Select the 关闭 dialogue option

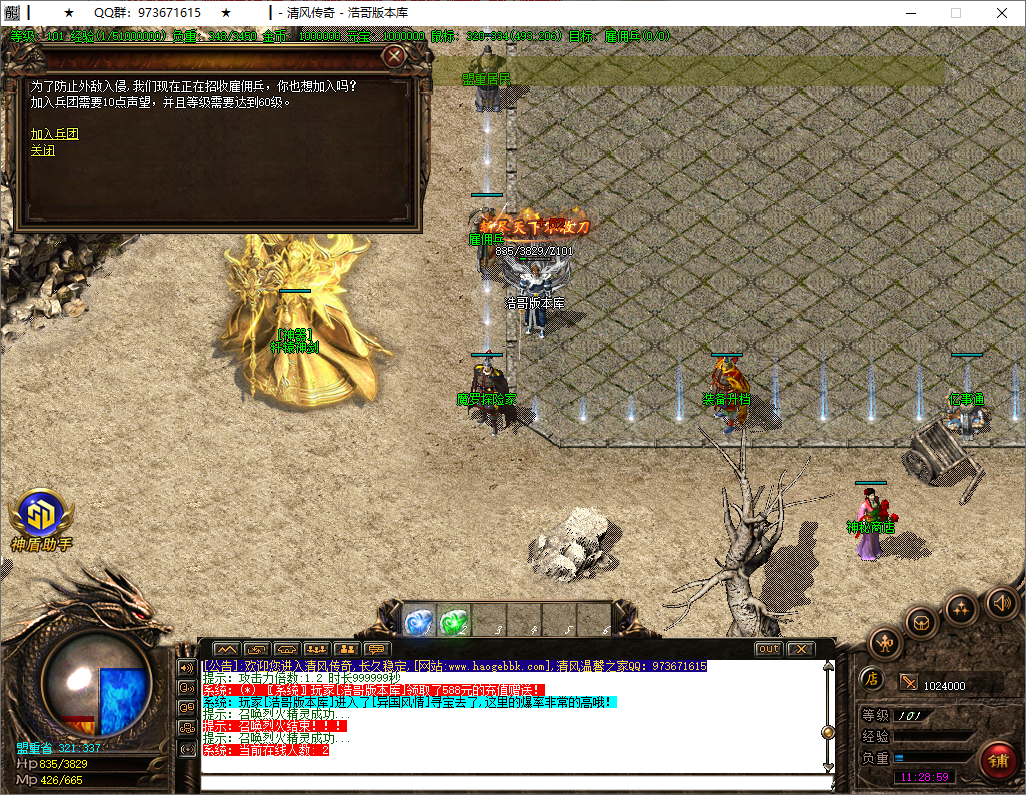pos(42,151)
